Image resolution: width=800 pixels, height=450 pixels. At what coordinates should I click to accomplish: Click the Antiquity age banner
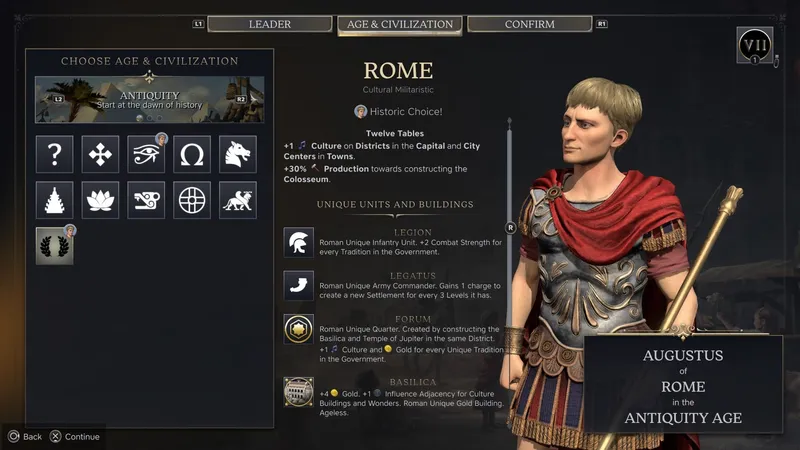pyautogui.click(x=150, y=100)
